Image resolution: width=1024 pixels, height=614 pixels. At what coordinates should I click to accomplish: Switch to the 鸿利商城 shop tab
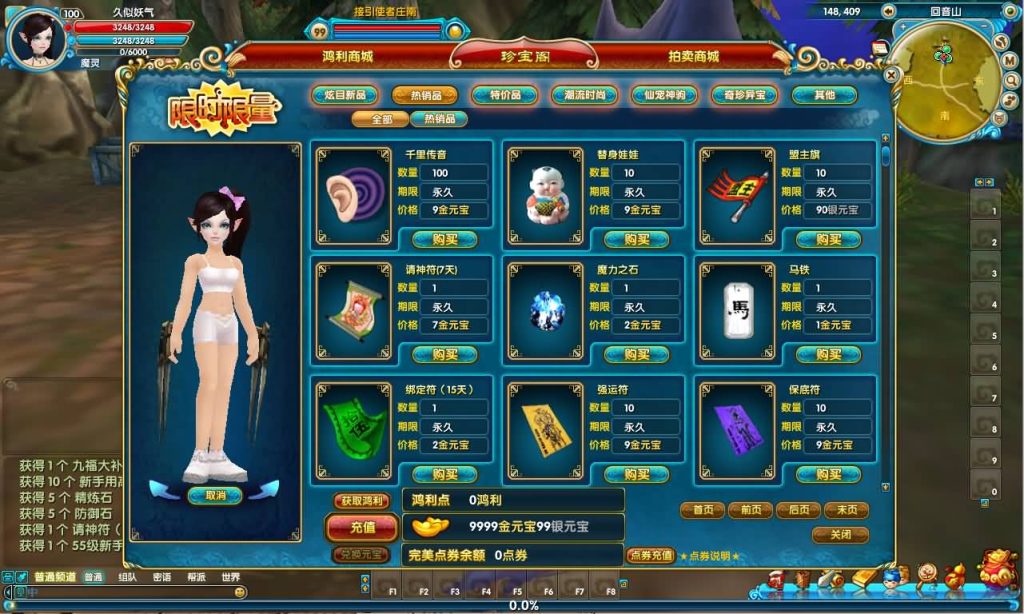point(347,57)
